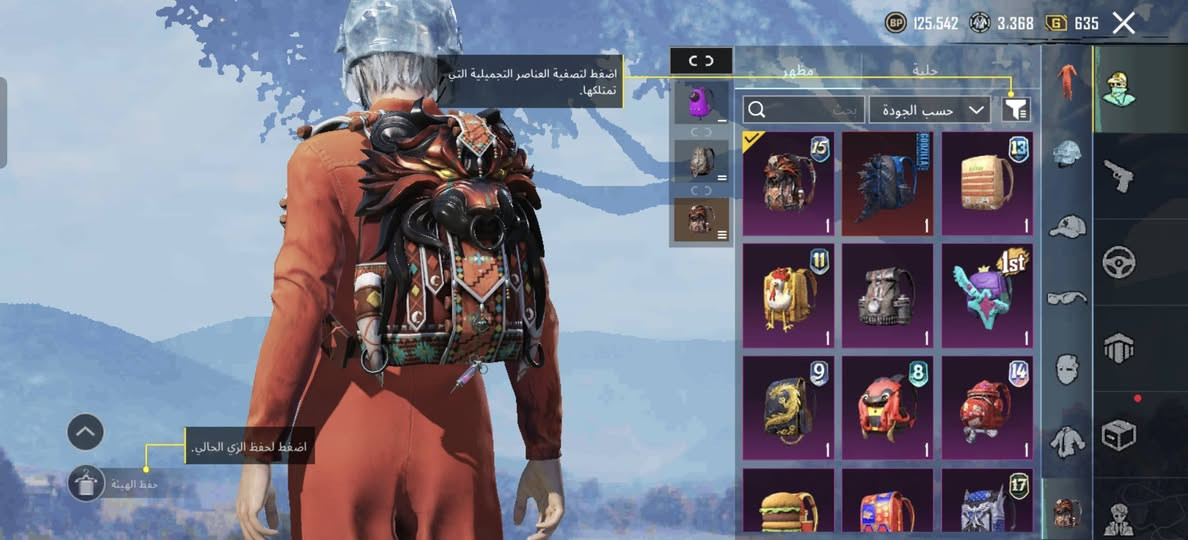Save the current outfit with the hanger button

coord(86,483)
